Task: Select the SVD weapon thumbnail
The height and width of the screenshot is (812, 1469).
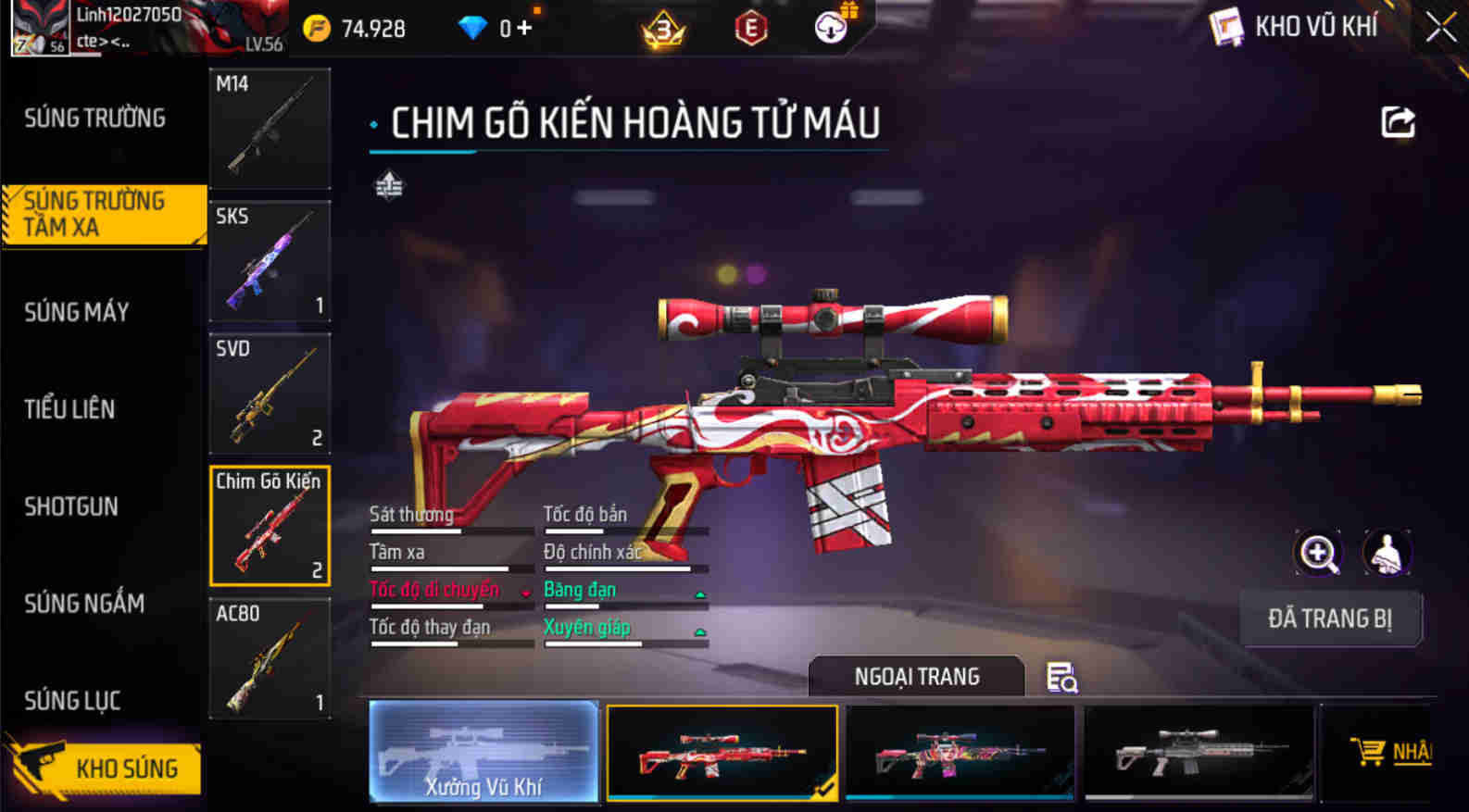Action: point(270,394)
